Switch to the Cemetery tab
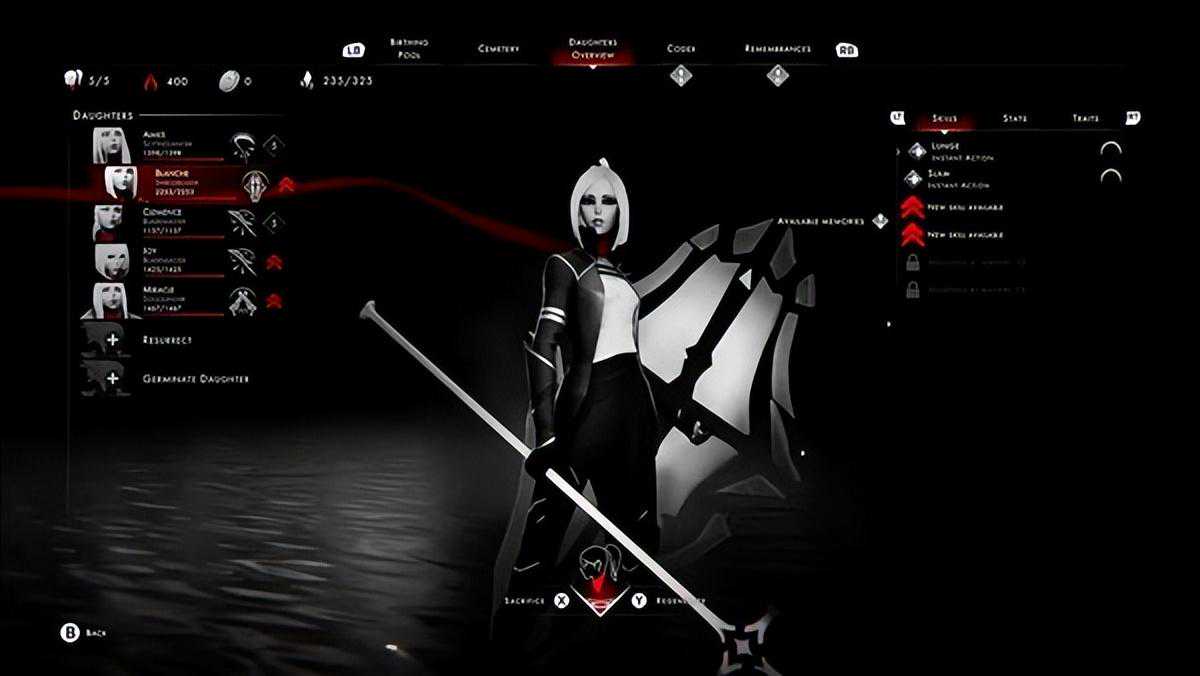Viewport: 1200px width, 676px height. [498, 49]
